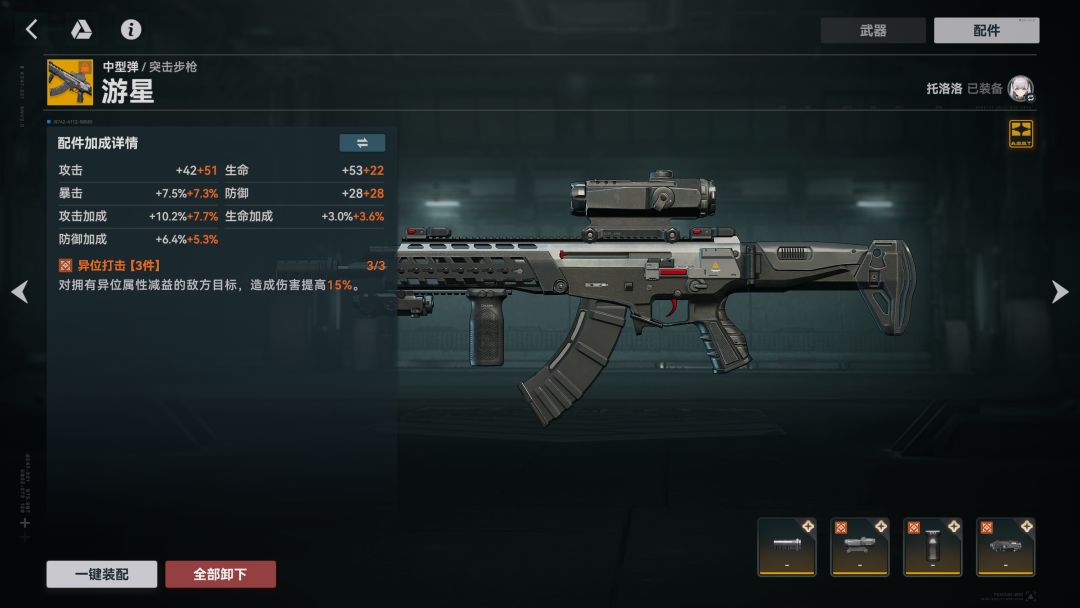The width and height of the screenshot is (1080, 608).
Task: Click the yellow target icon beside the weapon
Action: pyautogui.click(x=1020, y=134)
